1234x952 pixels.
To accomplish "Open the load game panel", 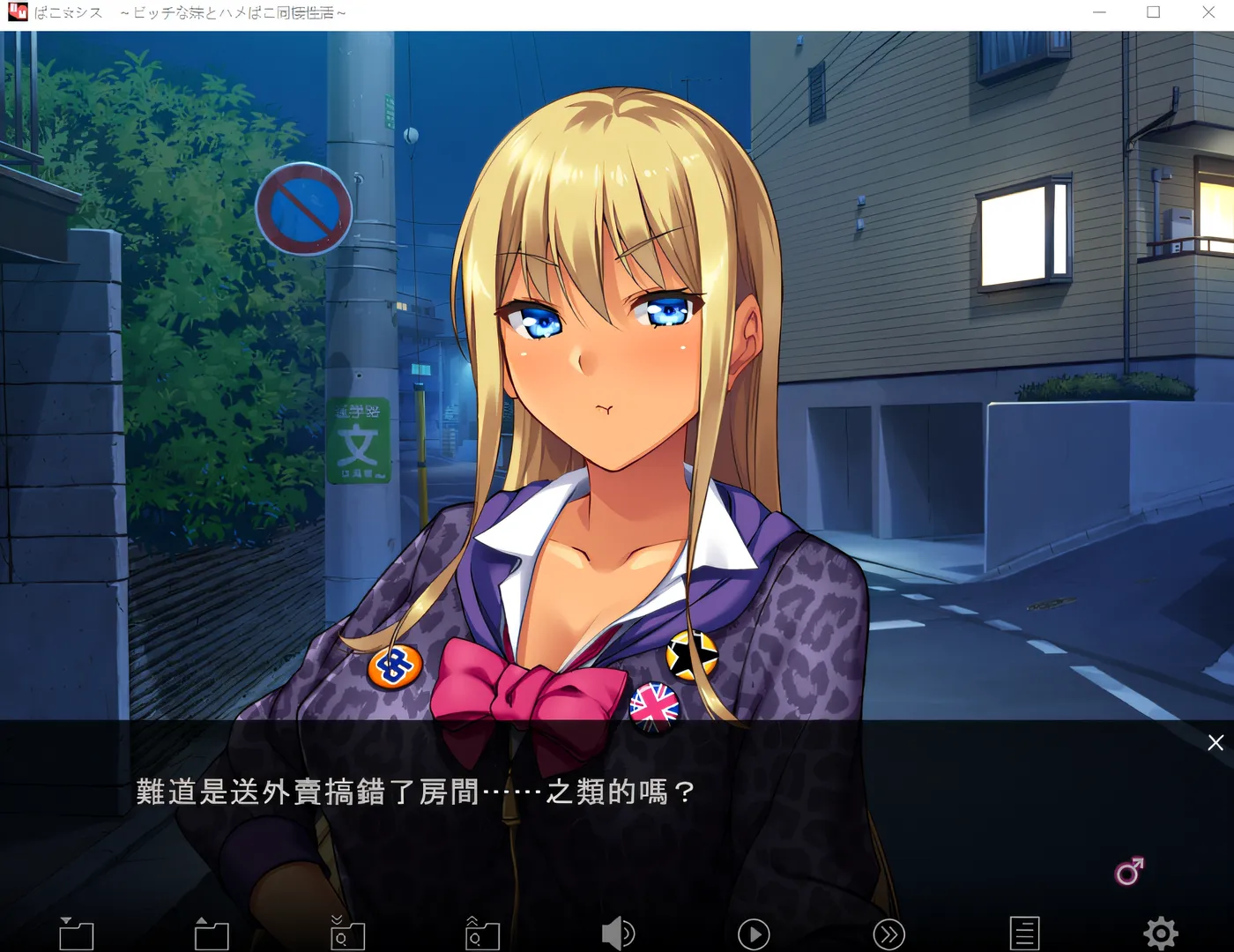I will (212, 932).
